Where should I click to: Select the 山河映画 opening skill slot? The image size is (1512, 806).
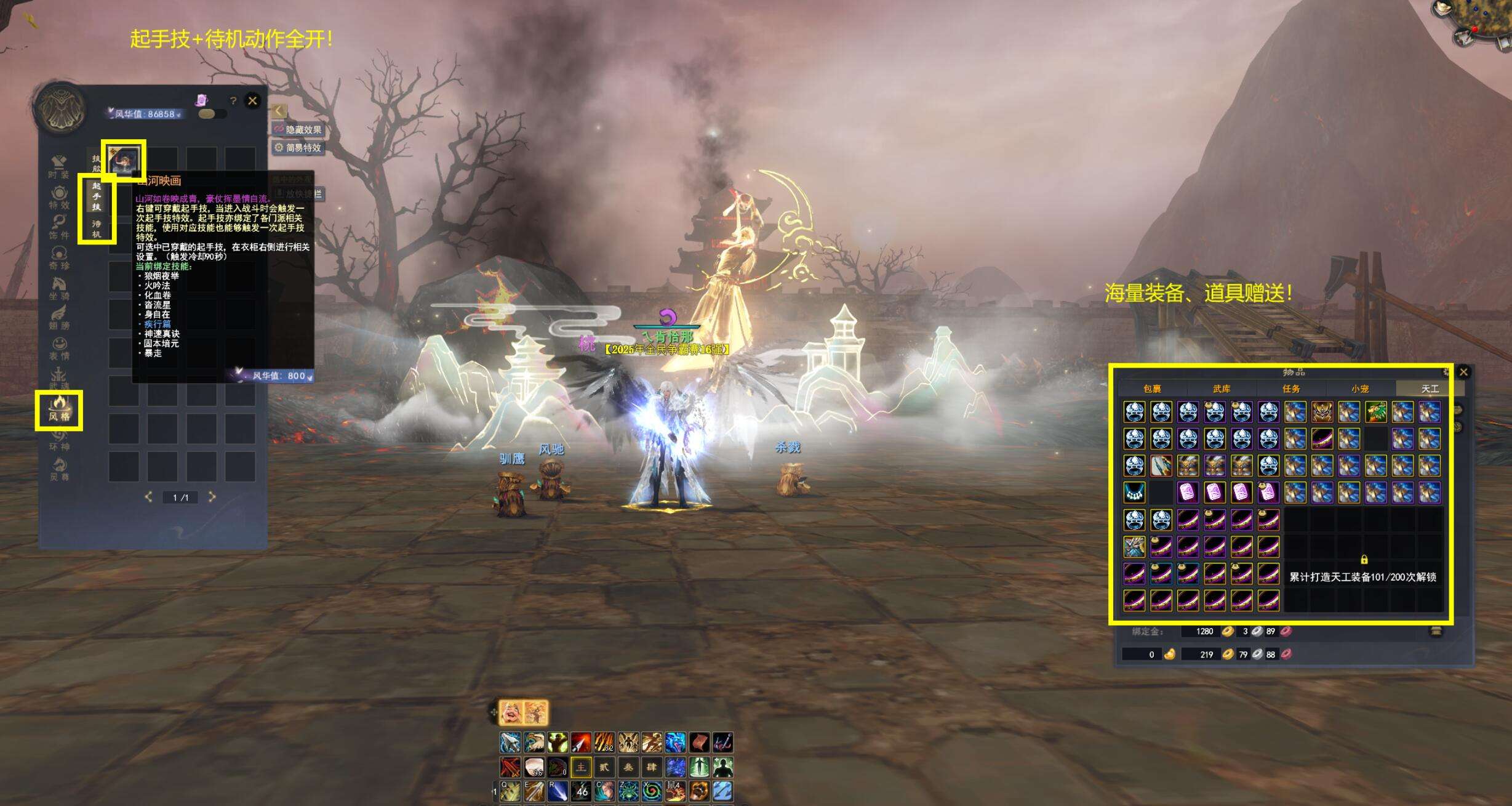124,160
